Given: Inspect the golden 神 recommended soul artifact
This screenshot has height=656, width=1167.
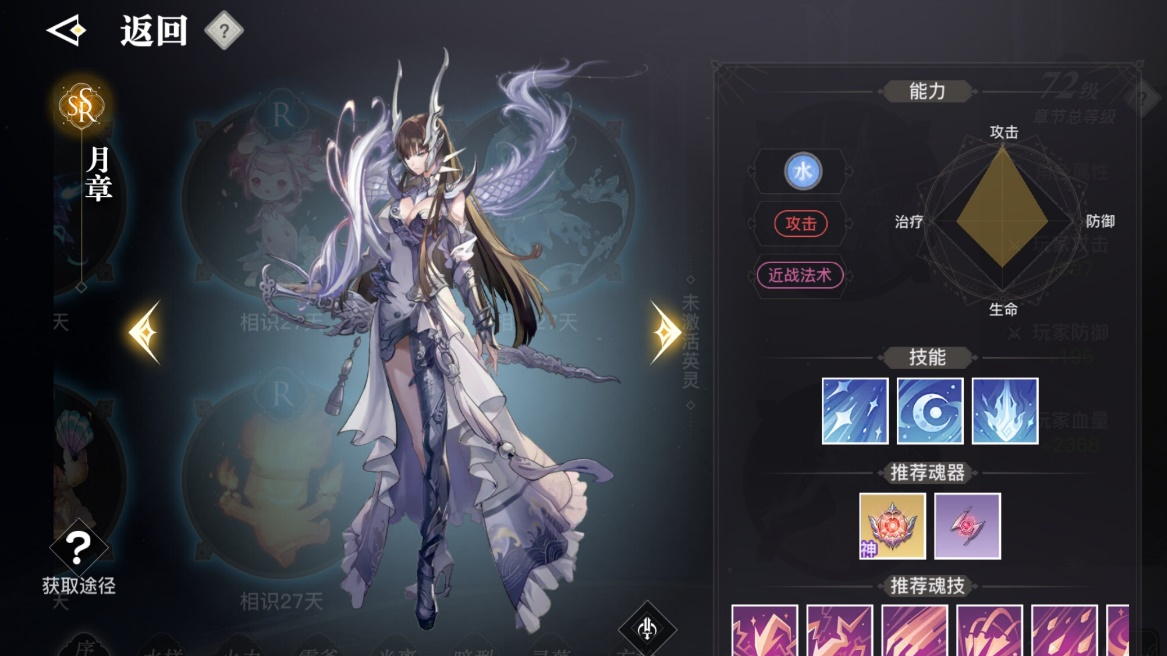Looking at the screenshot, I should [x=892, y=526].
